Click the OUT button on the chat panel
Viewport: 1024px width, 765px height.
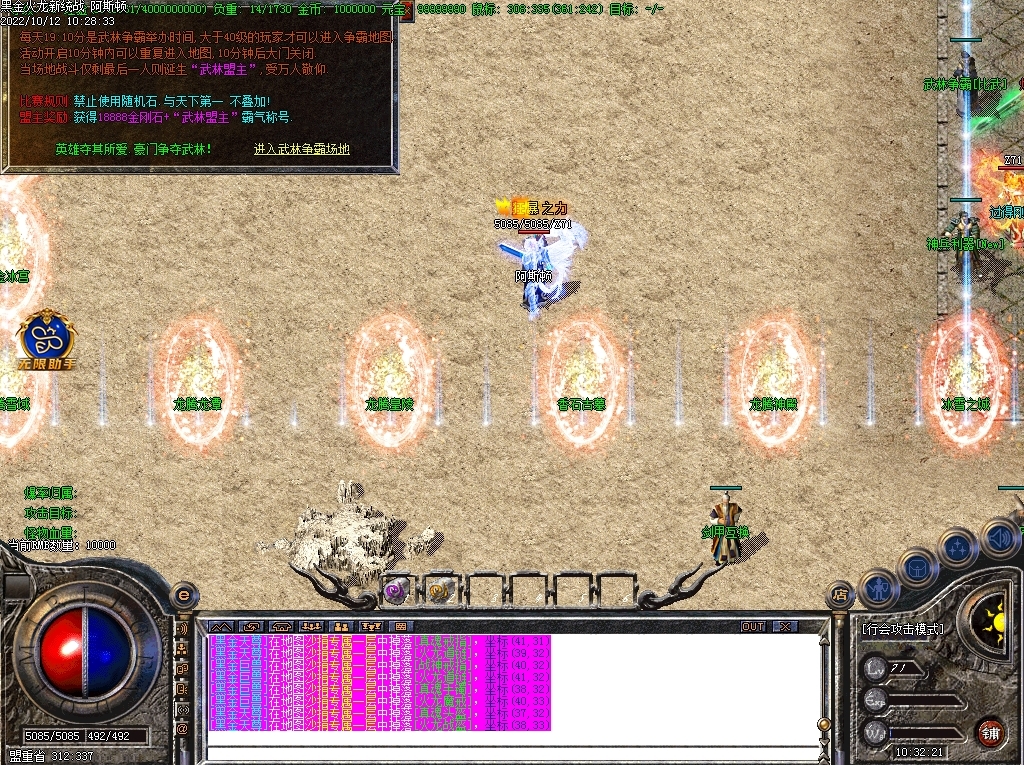click(753, 626)
